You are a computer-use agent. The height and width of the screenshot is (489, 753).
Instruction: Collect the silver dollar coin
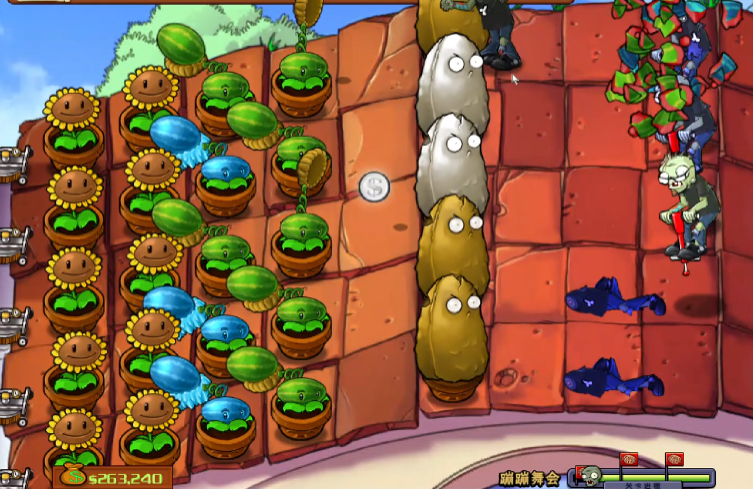click(375, 186)
